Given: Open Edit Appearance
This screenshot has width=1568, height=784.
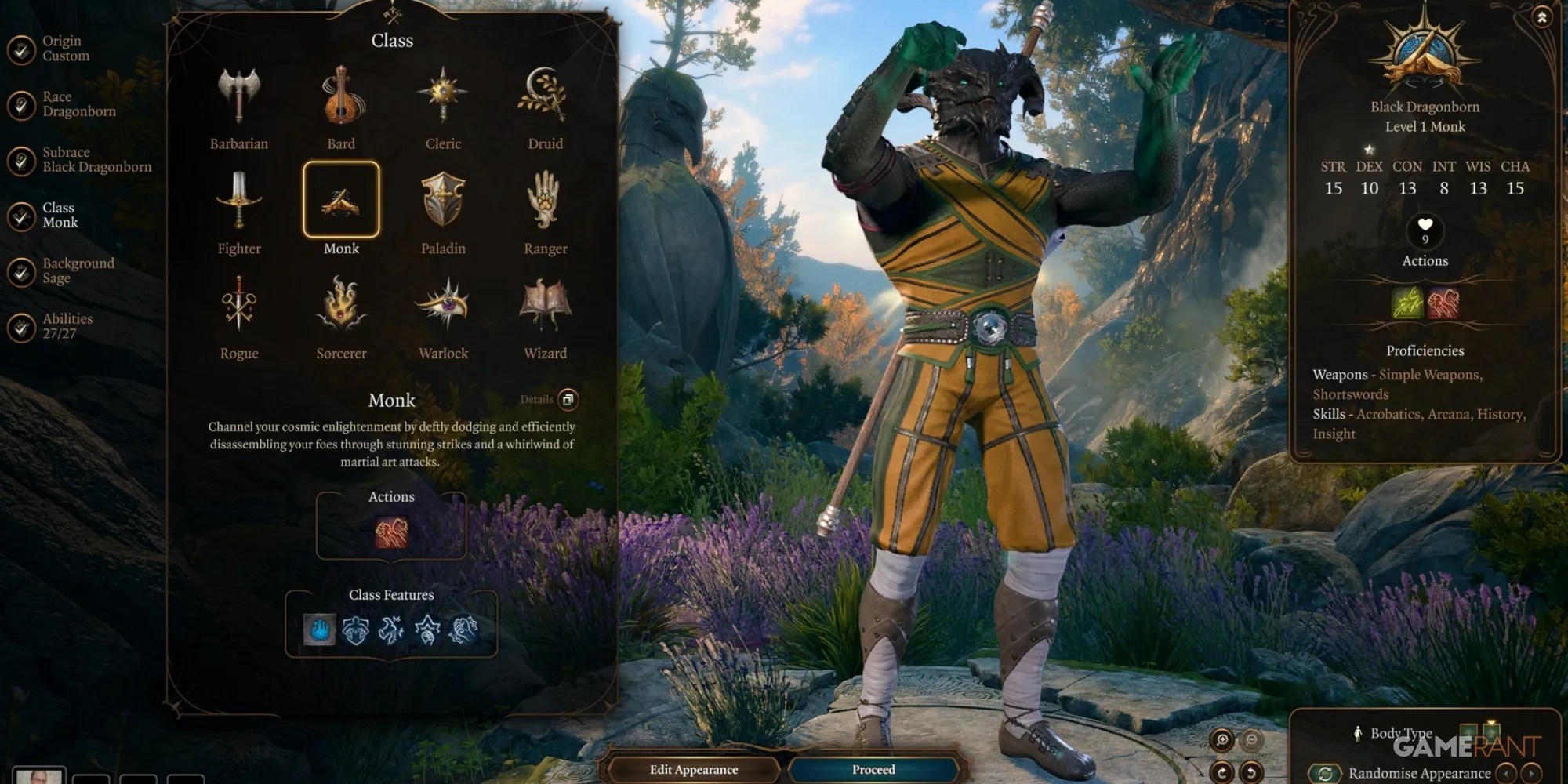Looking at the screenshot, I should [x=694, y=769].
